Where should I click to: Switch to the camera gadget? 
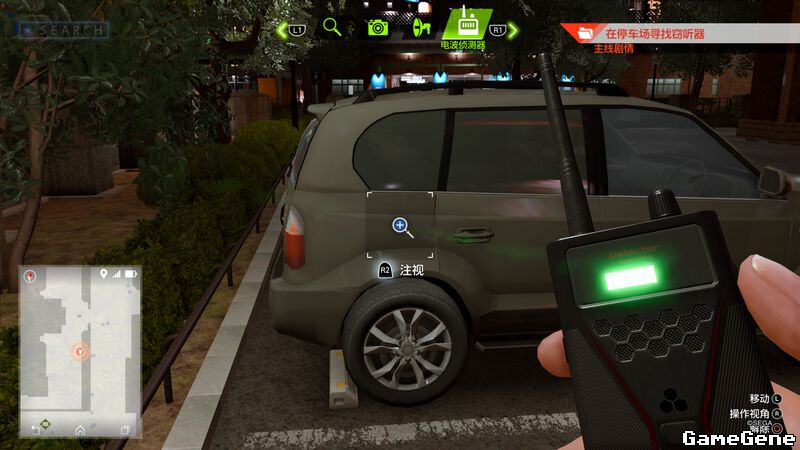(x=377, y=27)
